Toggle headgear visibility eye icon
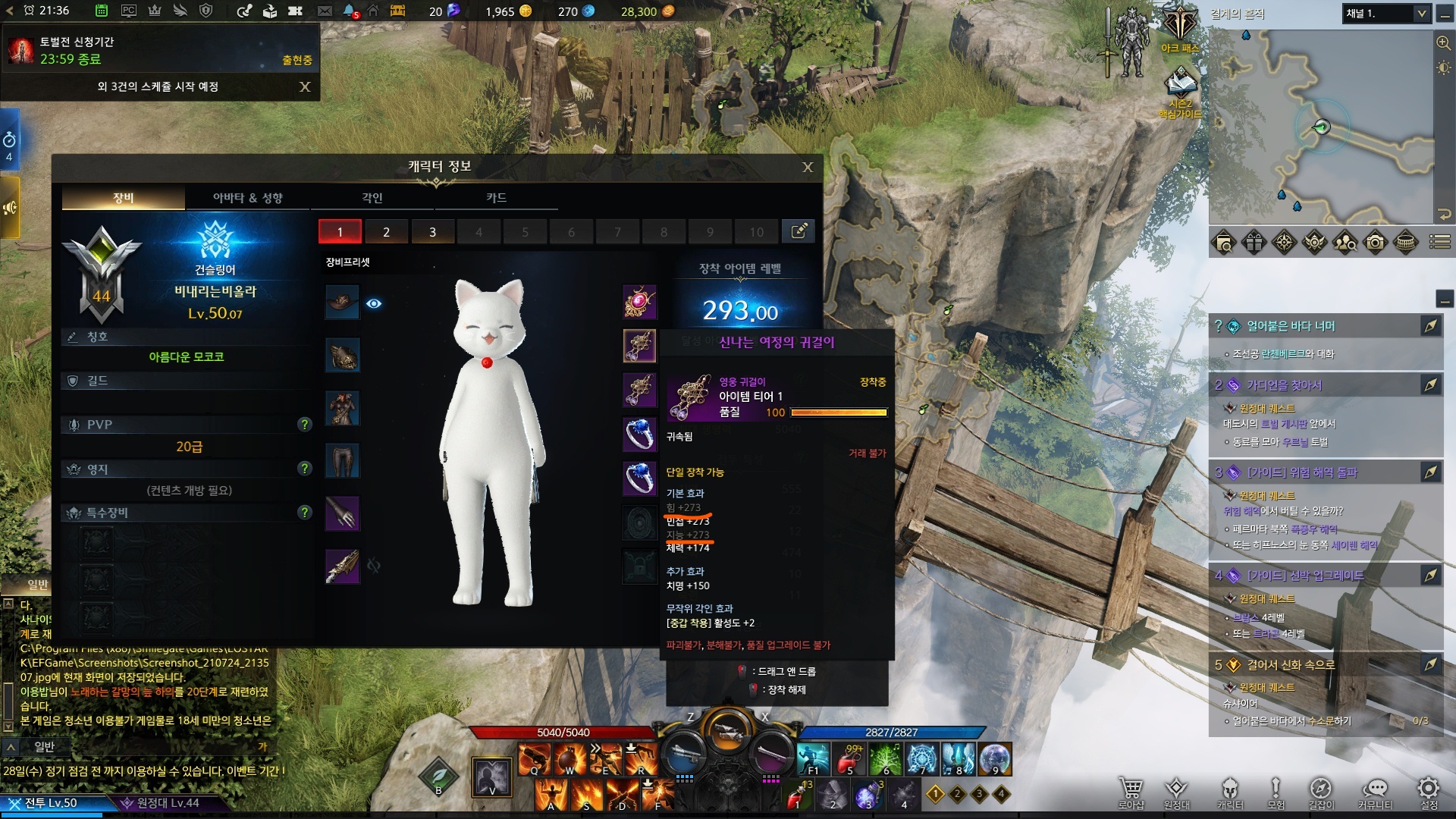 (374, 303)
